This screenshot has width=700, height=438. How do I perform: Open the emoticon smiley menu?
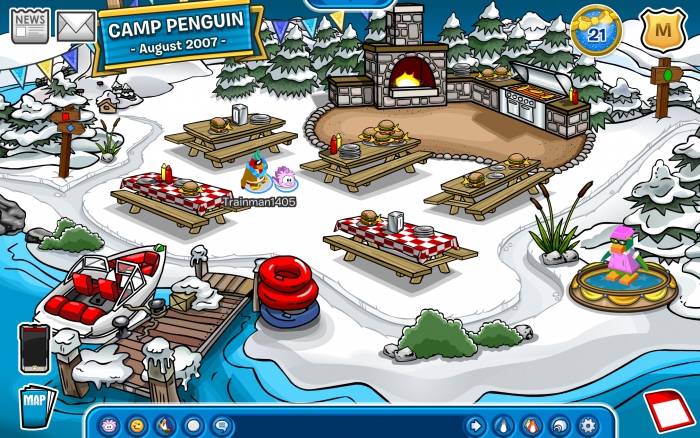point(136,424)
